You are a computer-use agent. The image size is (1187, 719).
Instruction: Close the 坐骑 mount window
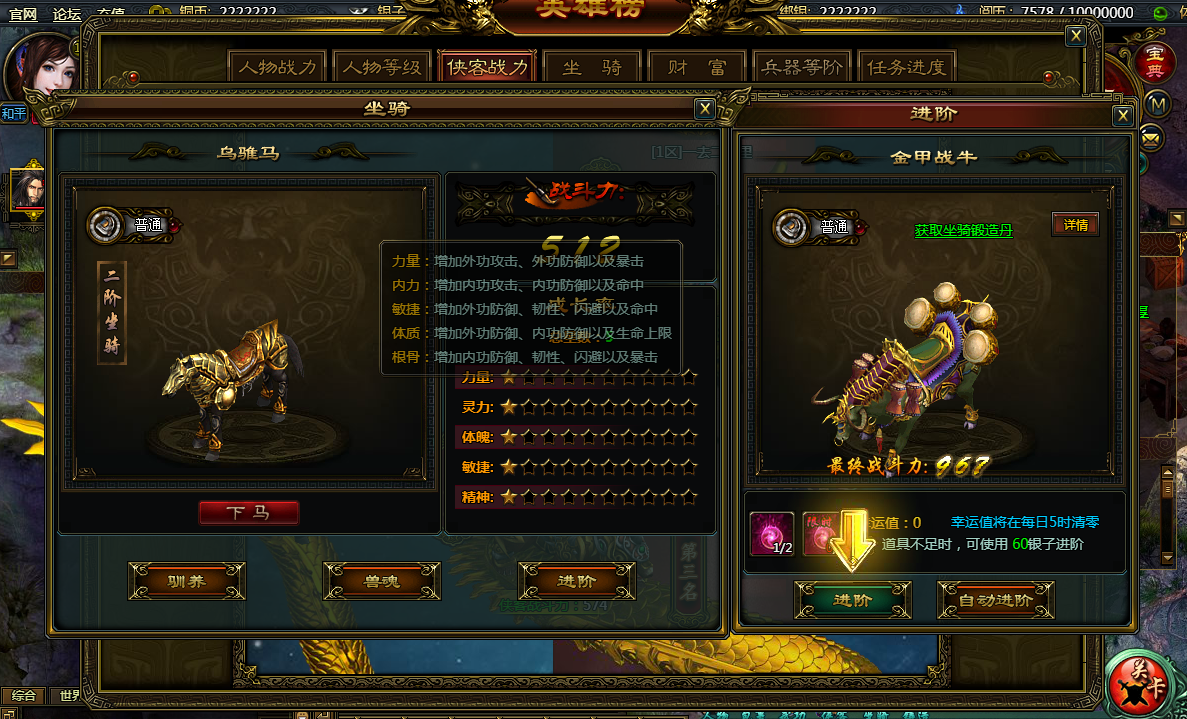tap(705, 109)
